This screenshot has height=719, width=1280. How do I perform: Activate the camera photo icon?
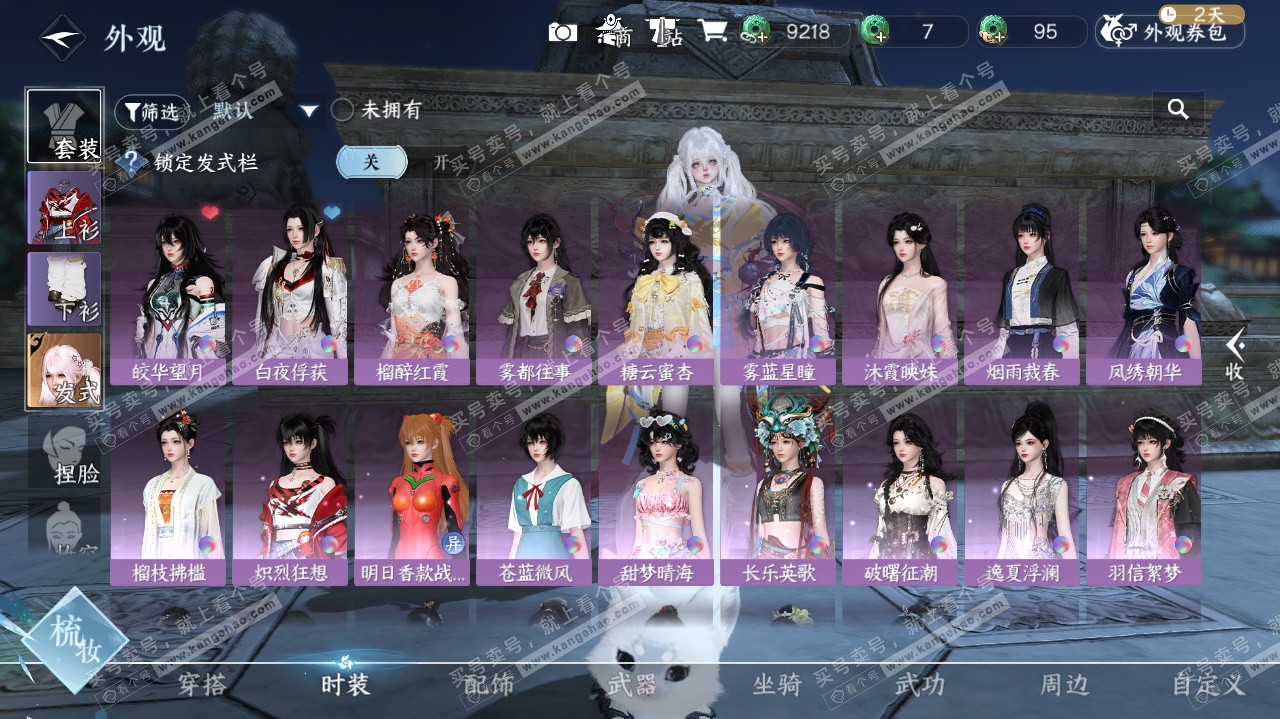(x=563, y=32)
